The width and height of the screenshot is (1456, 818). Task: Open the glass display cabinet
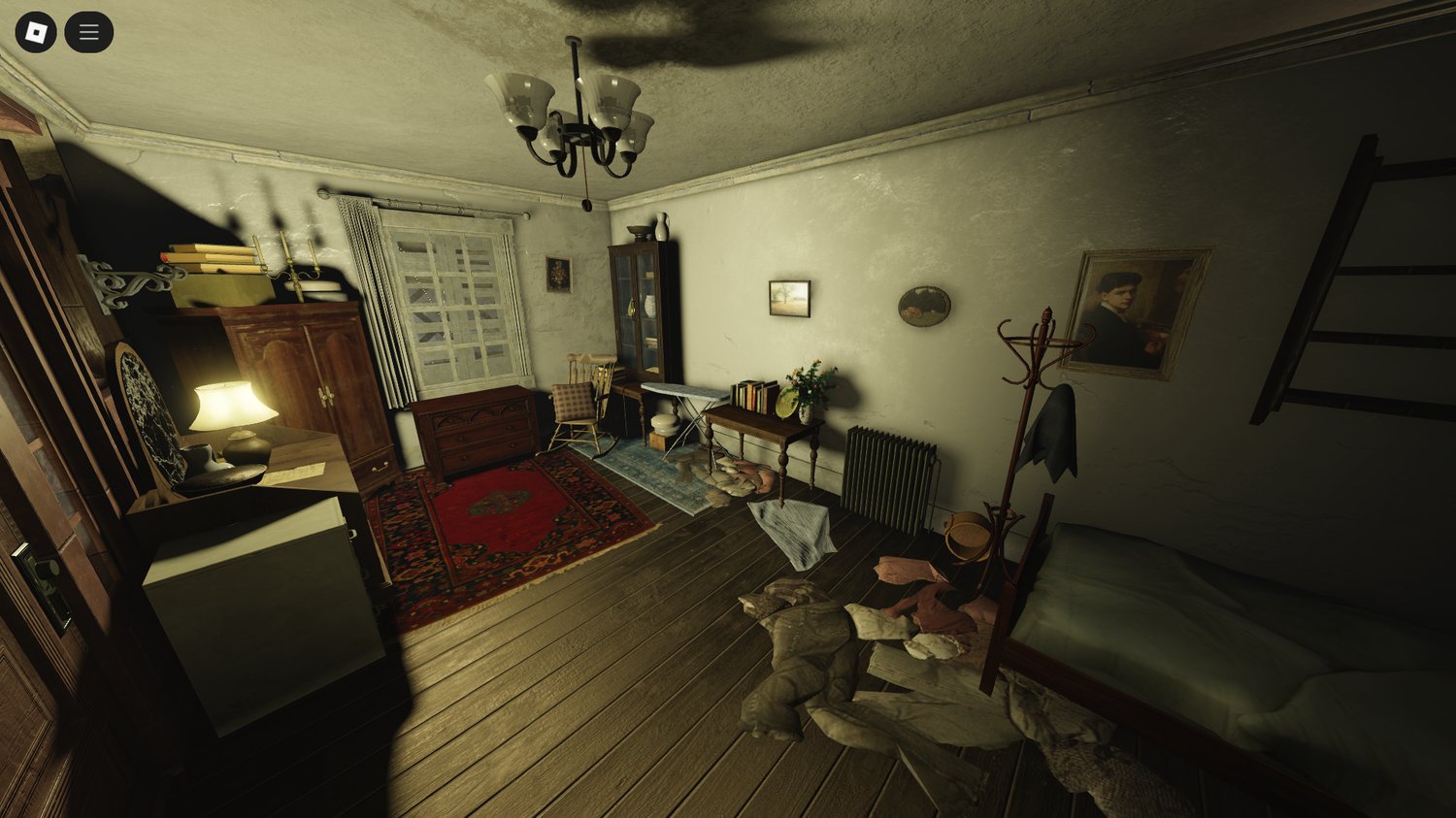click(643, 311)
